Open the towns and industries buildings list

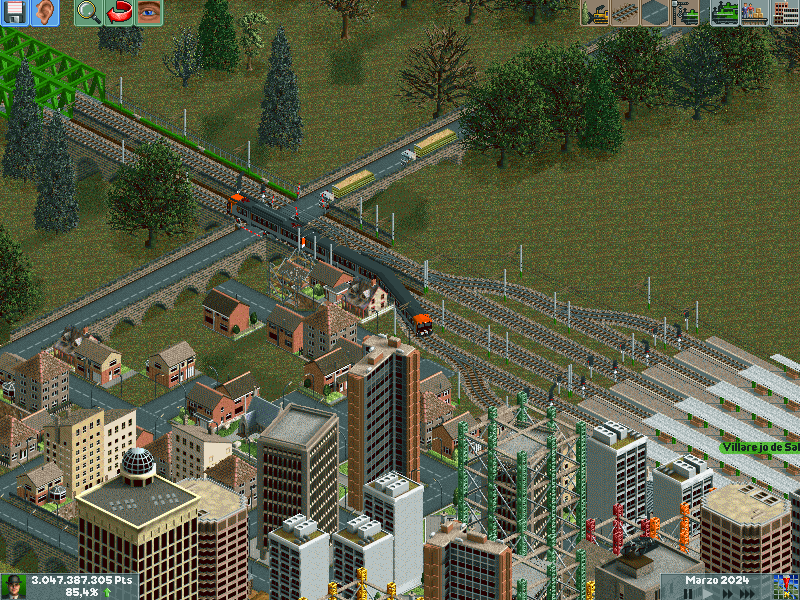pos(785,12)
